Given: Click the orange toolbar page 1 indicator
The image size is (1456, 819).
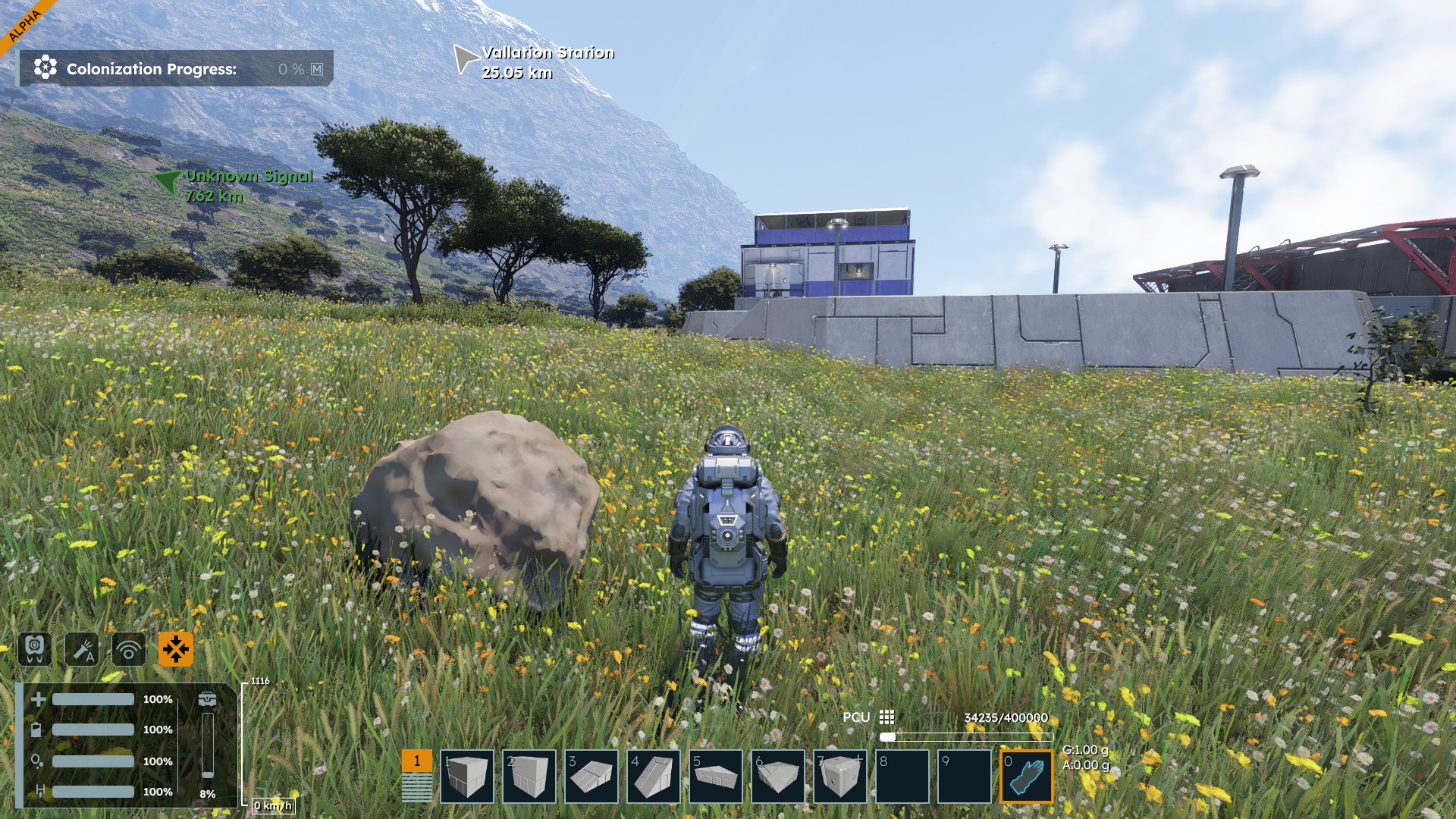Looking at the screenshot, I should pos(416,761).
